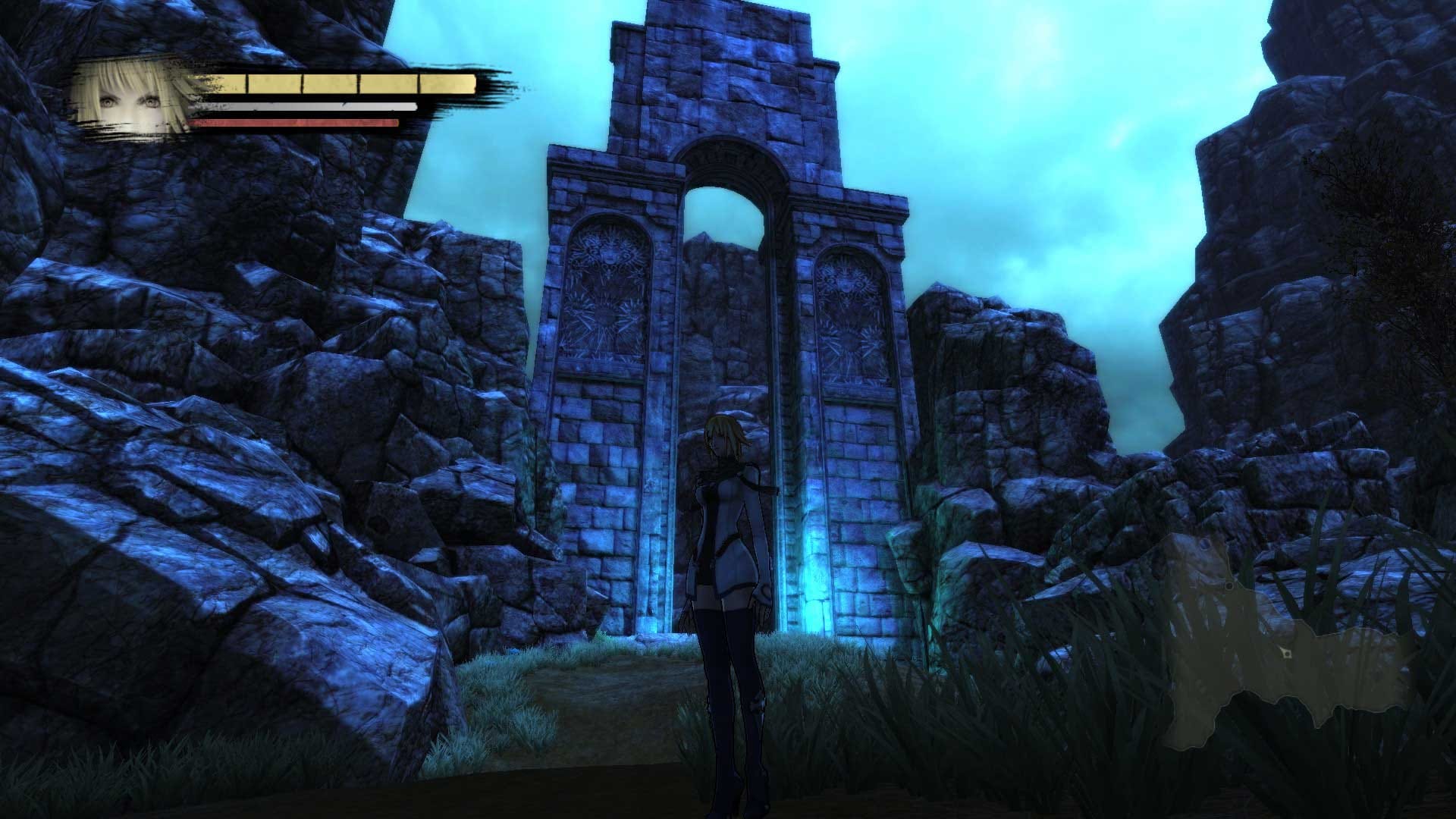Click the circular waypoint dot on the minimap
The image size is (1456, 819).
(x=1229, y=586)
